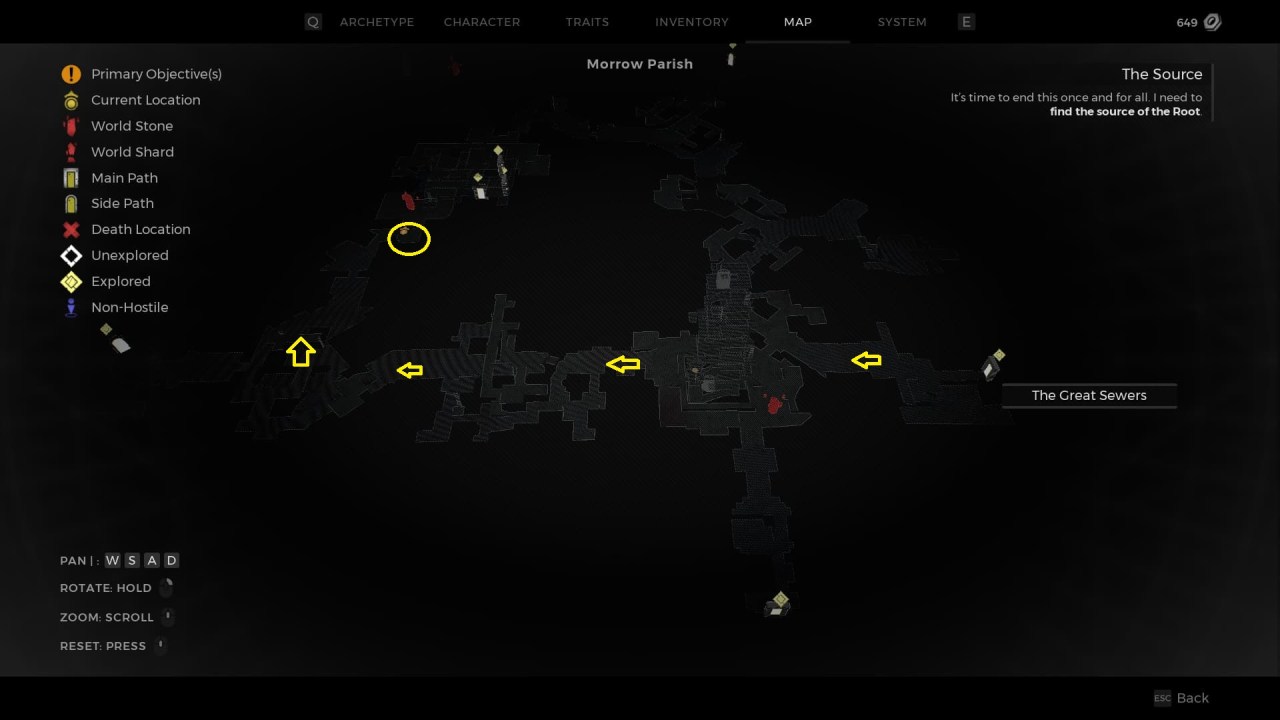1280x720 pixels.
Task: Toggle the Unexplored marker in the legend
Action: [70, 255]
